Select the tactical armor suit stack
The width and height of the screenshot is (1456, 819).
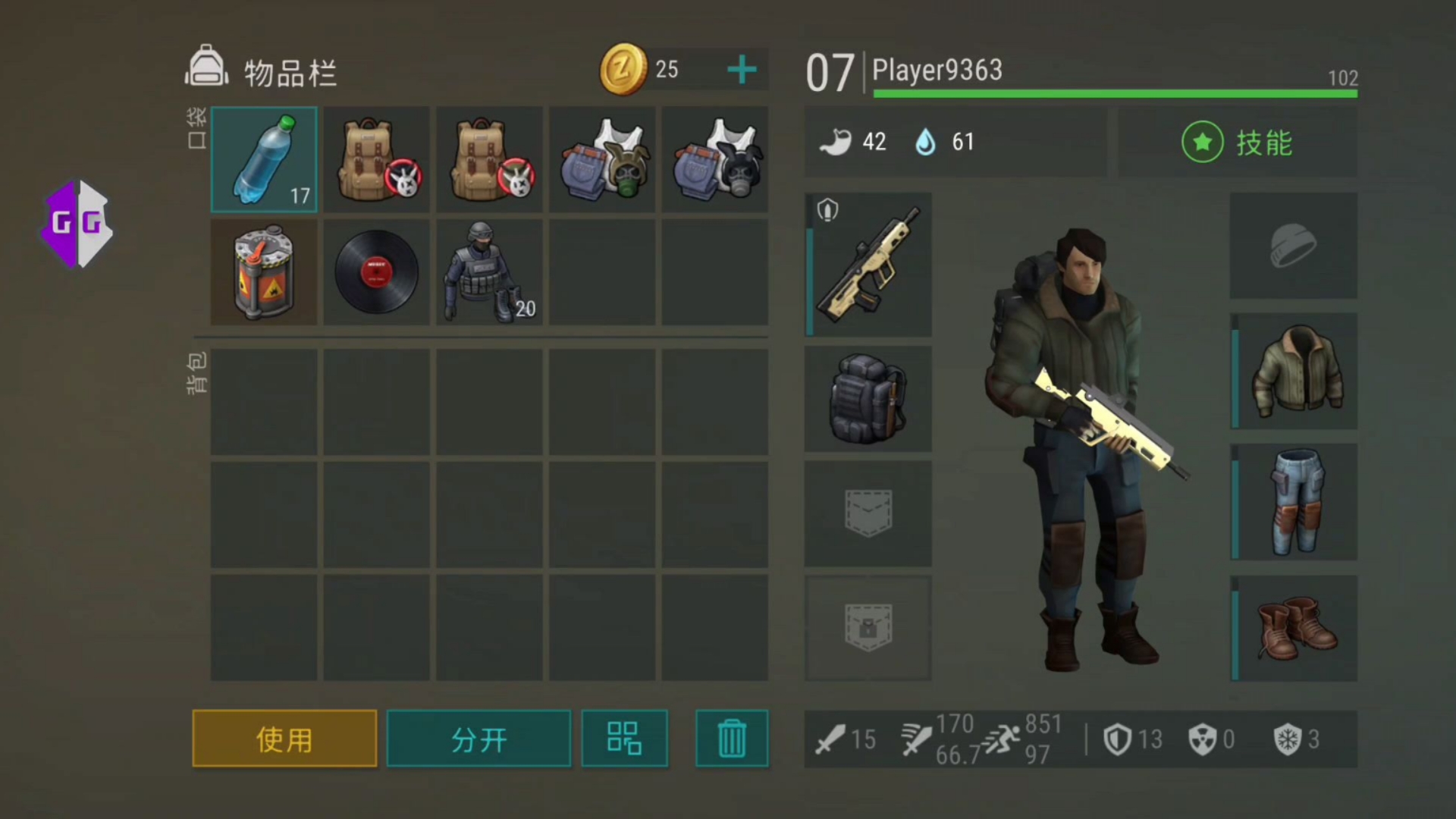coord(489,272)
